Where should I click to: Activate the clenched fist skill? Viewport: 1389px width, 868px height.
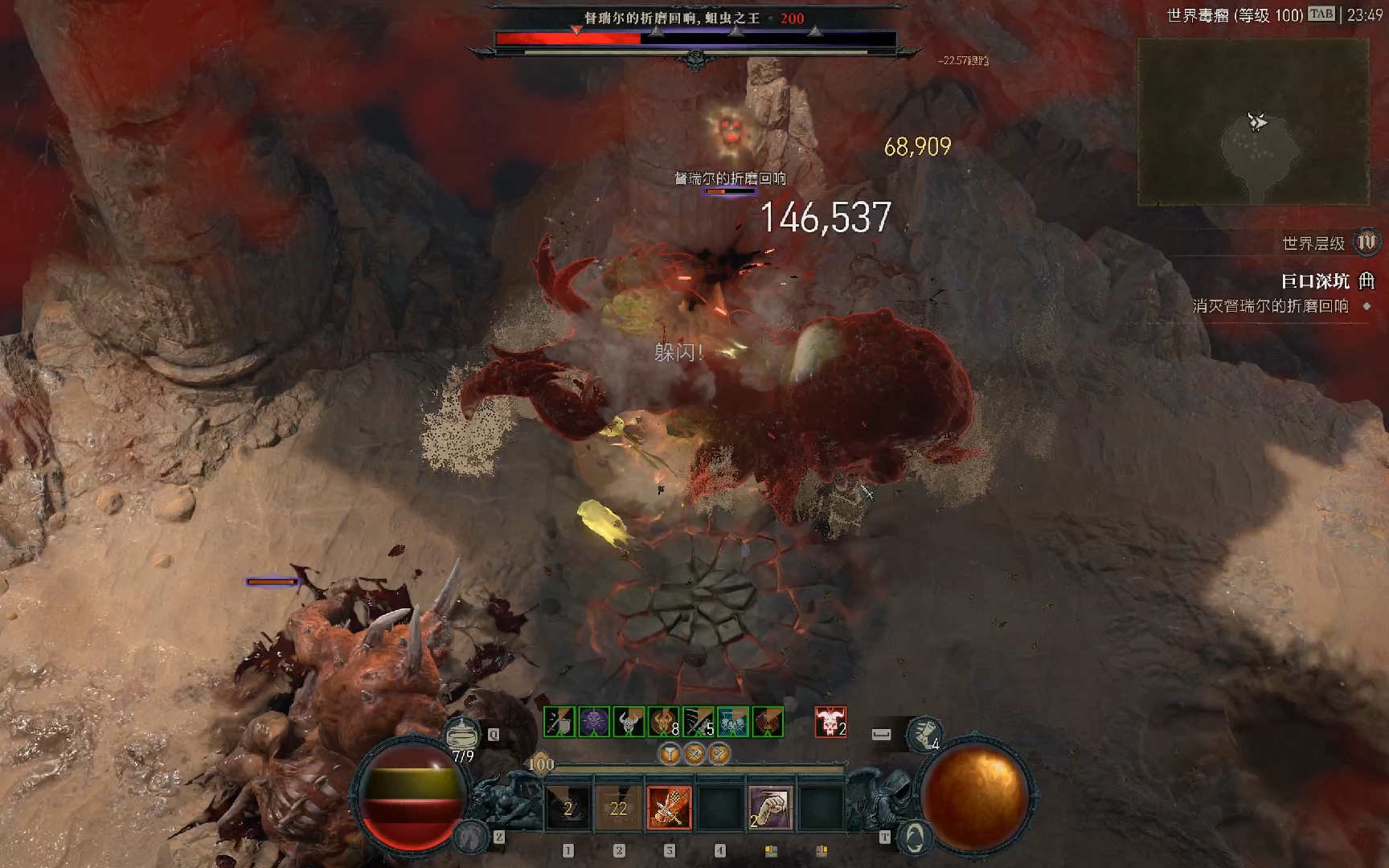click(x=770, y=808)
